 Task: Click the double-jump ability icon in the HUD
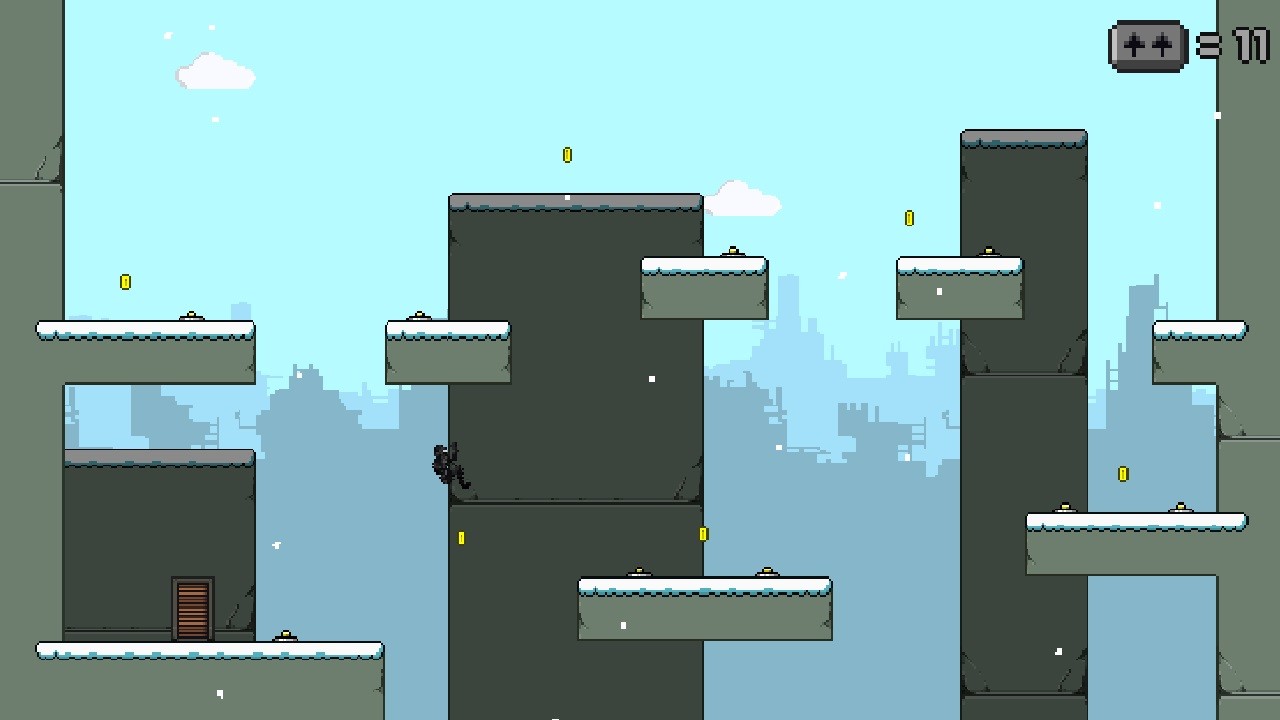[1146, 46]
